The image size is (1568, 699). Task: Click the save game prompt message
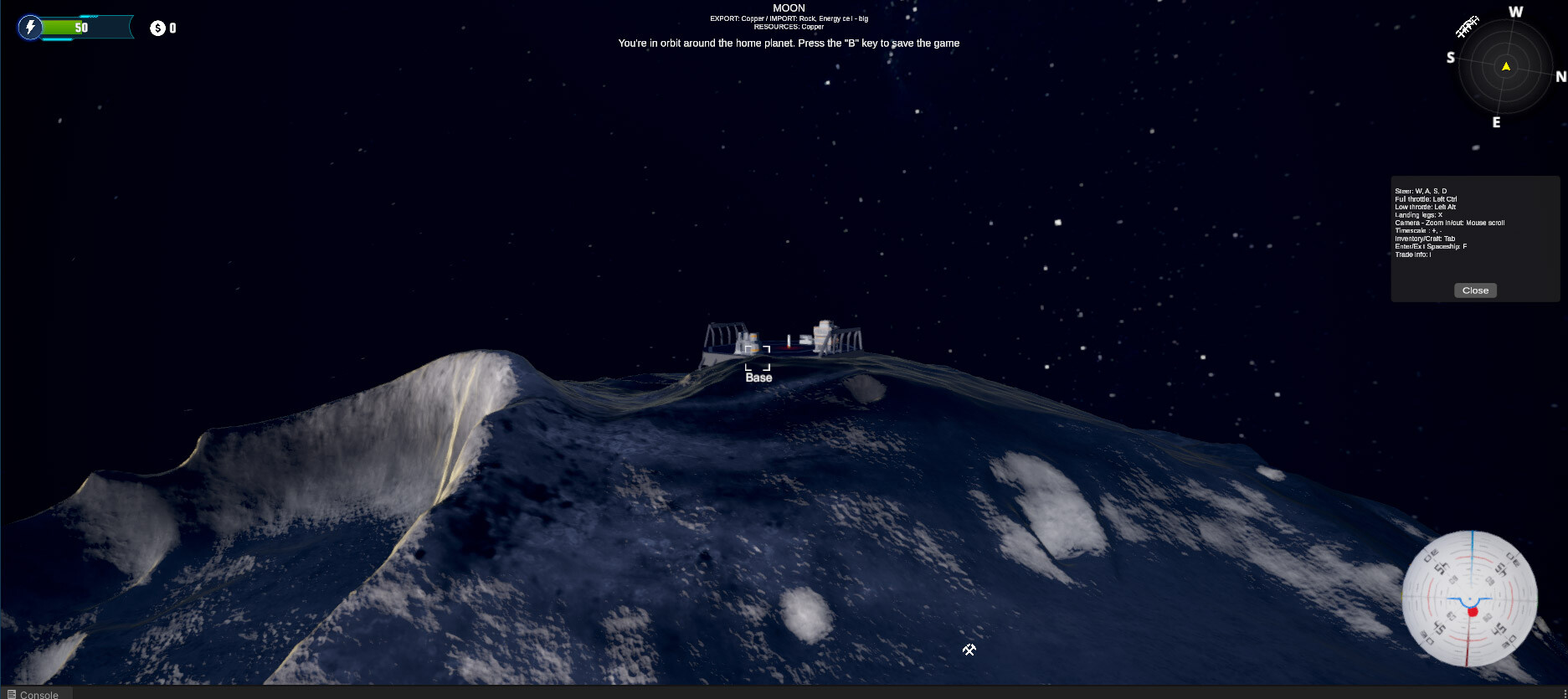click(788, 43)
